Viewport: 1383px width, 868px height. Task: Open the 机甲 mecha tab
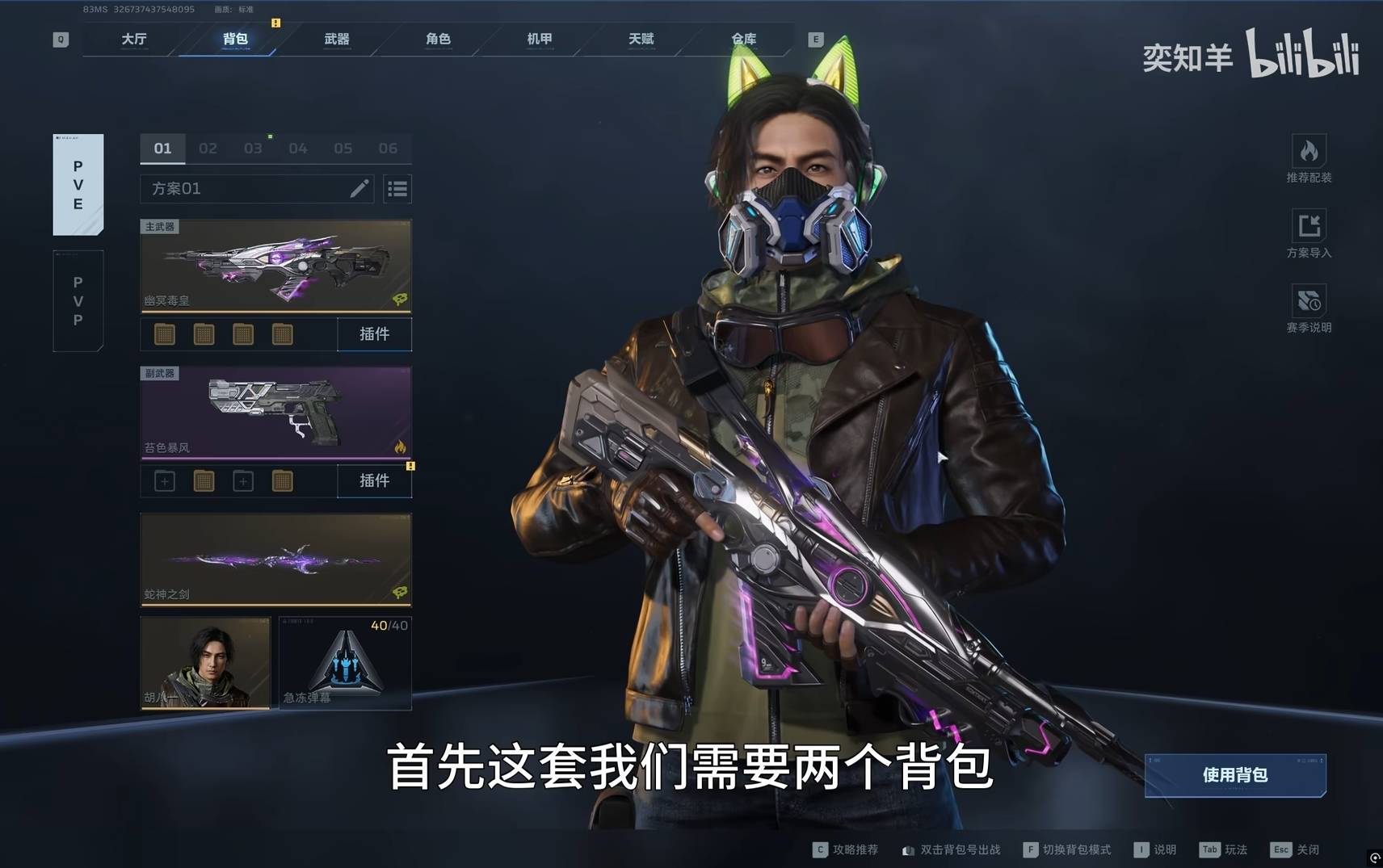pyautogui.click(x=540, y=39)
